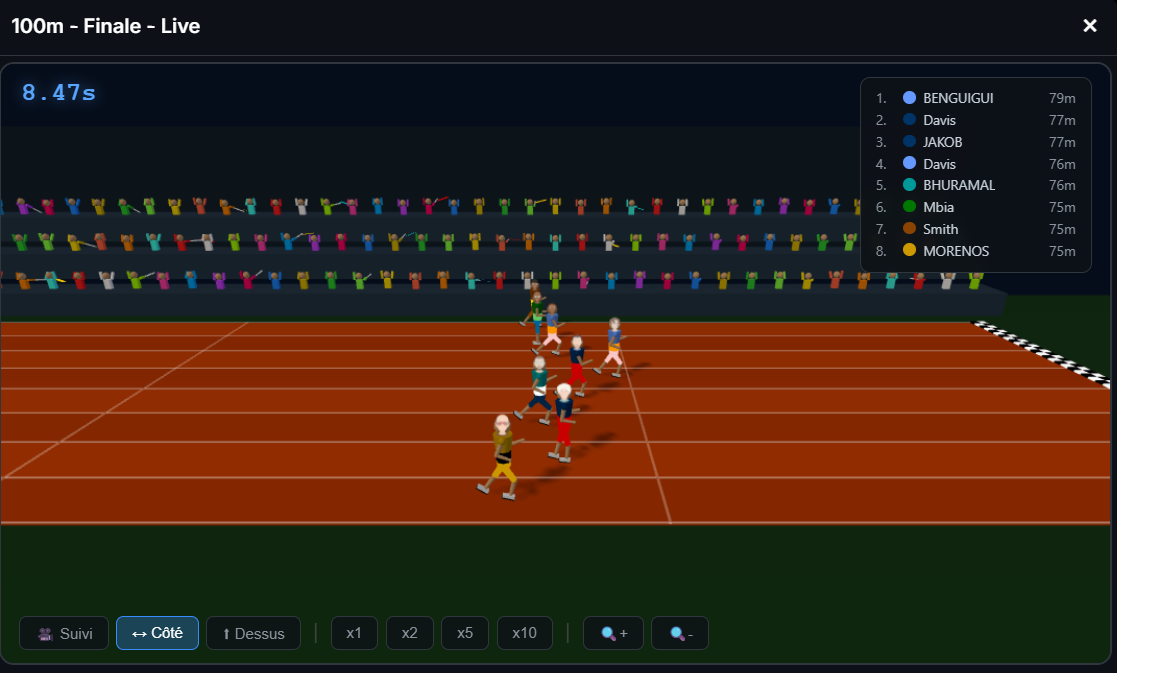1152x673 pixels.
Task: Set playback speed to x10
Action: [x=524, y=633]
